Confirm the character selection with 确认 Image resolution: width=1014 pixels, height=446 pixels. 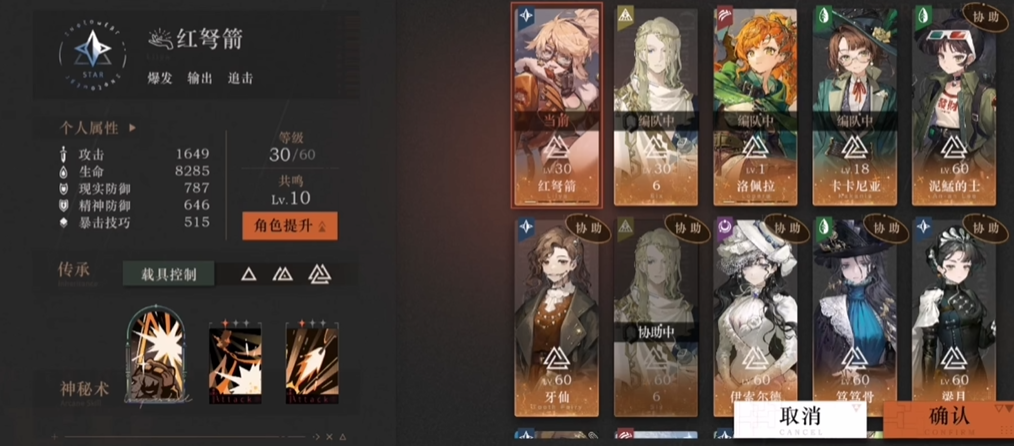(x=948, y=417)
